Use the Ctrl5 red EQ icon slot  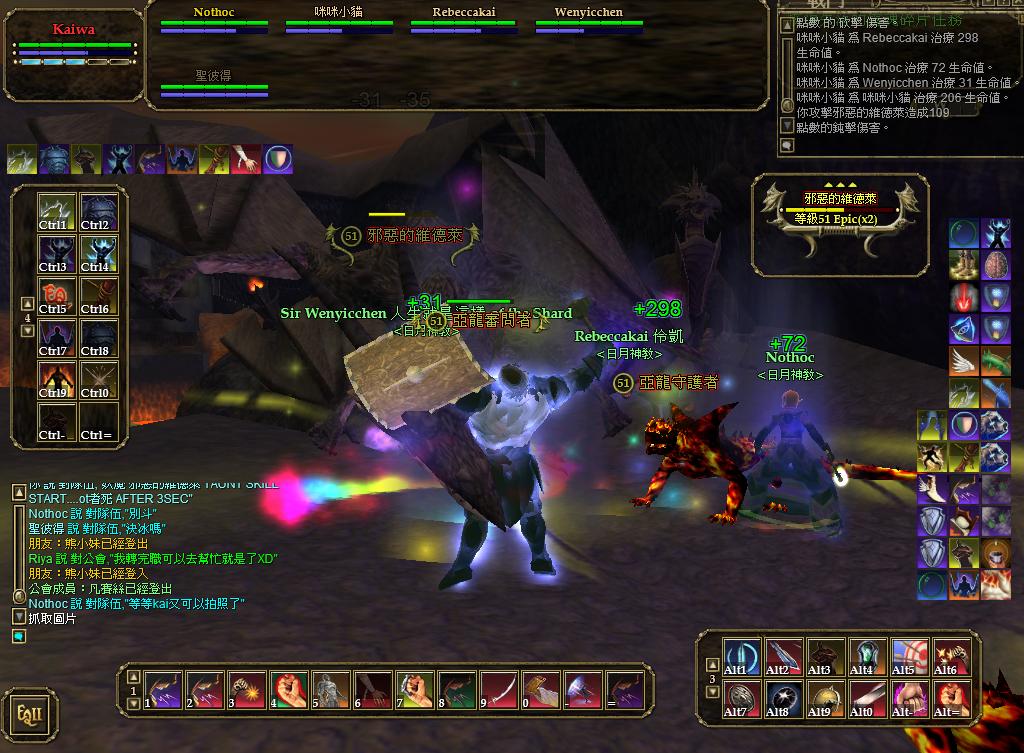point(57,297)
